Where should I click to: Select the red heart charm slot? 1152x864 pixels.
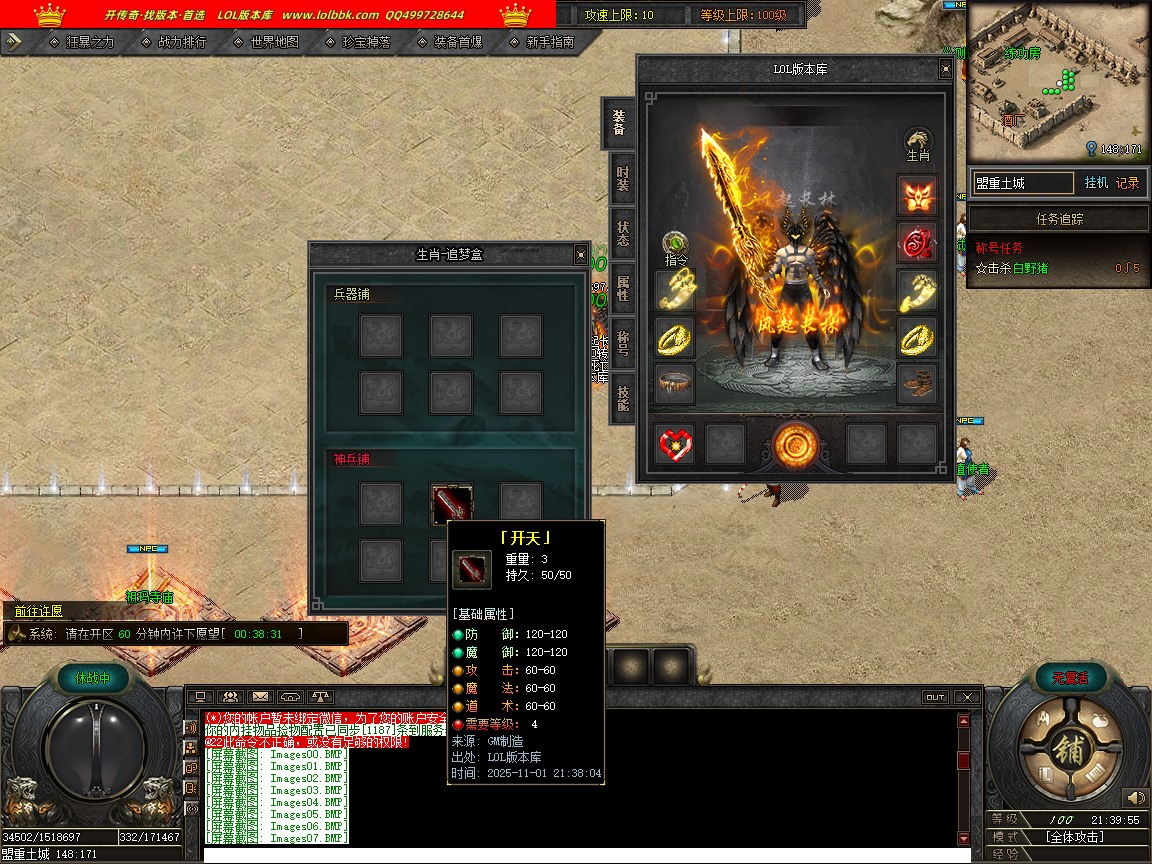tap(676, 443)
